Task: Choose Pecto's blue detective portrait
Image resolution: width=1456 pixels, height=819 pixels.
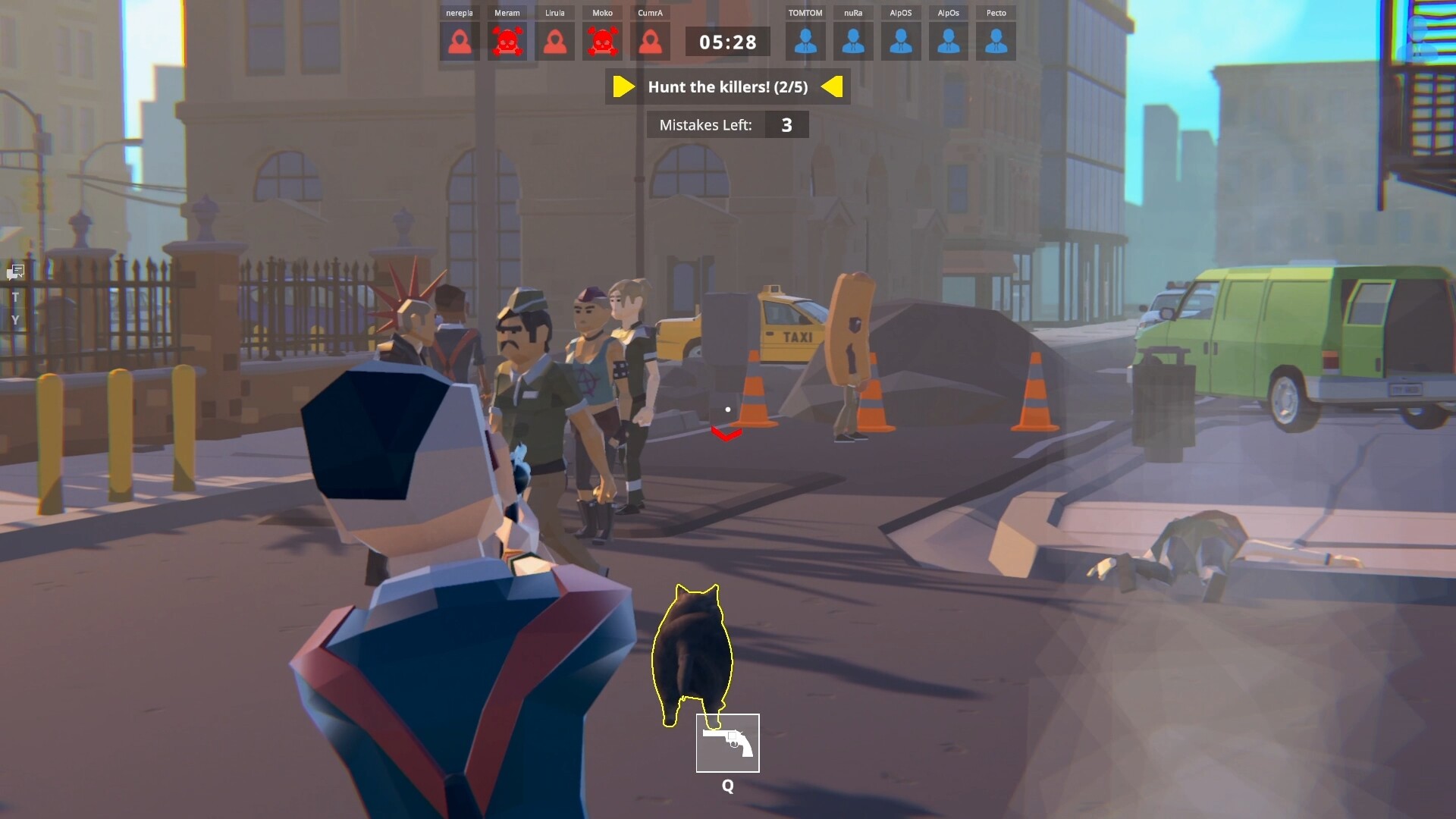Action: tap(996, 42)
